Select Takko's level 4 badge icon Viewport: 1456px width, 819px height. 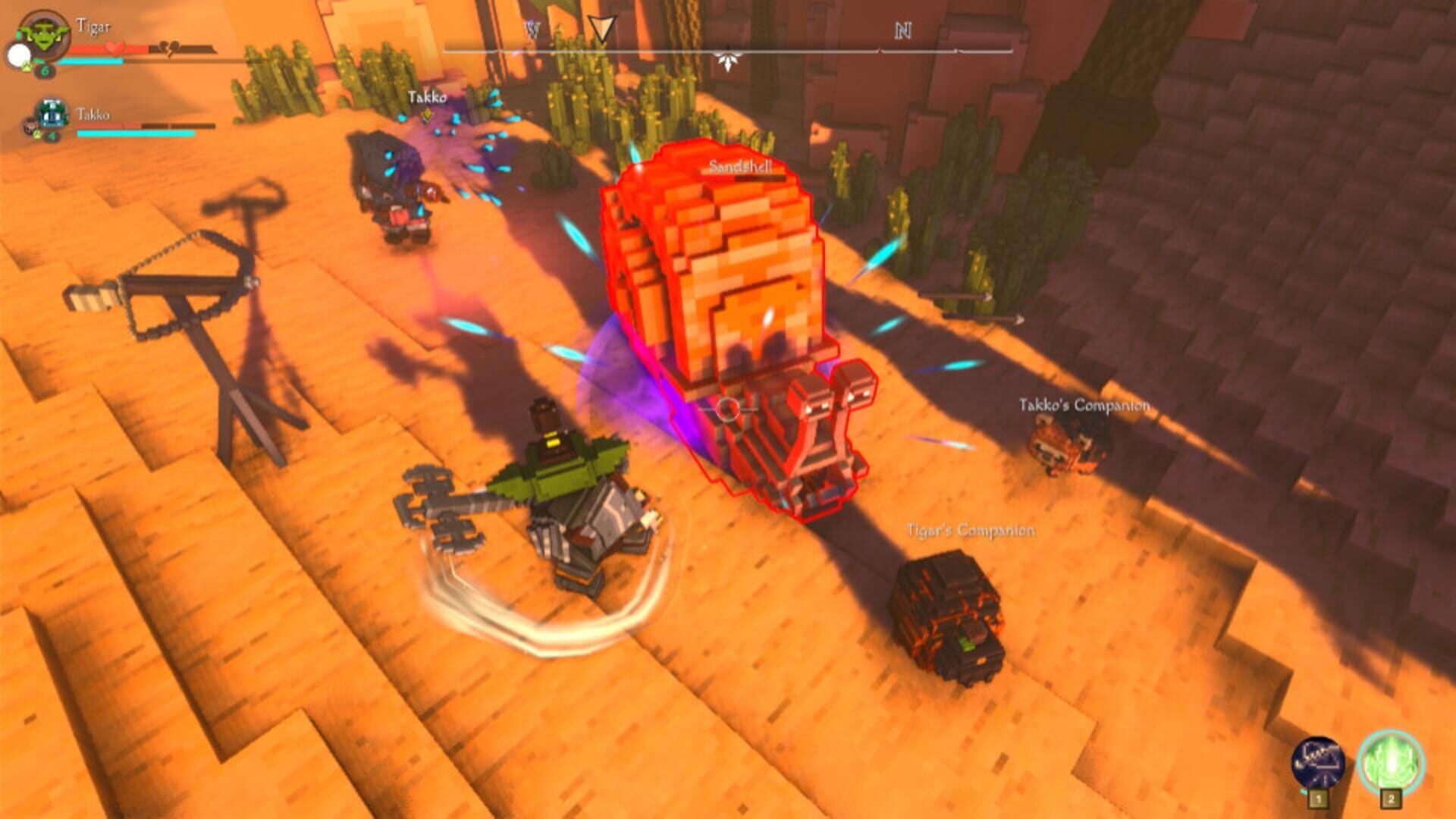[x=51, y=135]
